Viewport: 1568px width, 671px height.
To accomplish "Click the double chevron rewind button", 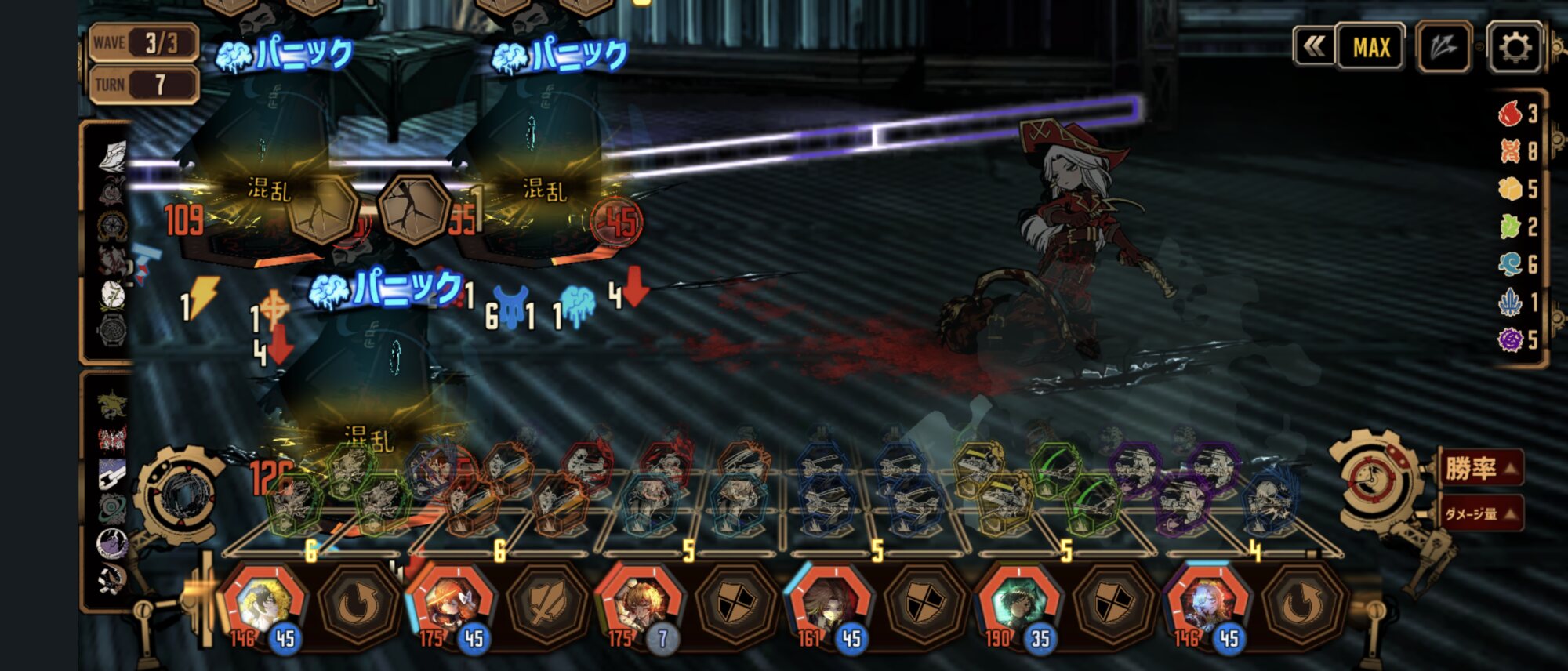I will point(1313,47).
